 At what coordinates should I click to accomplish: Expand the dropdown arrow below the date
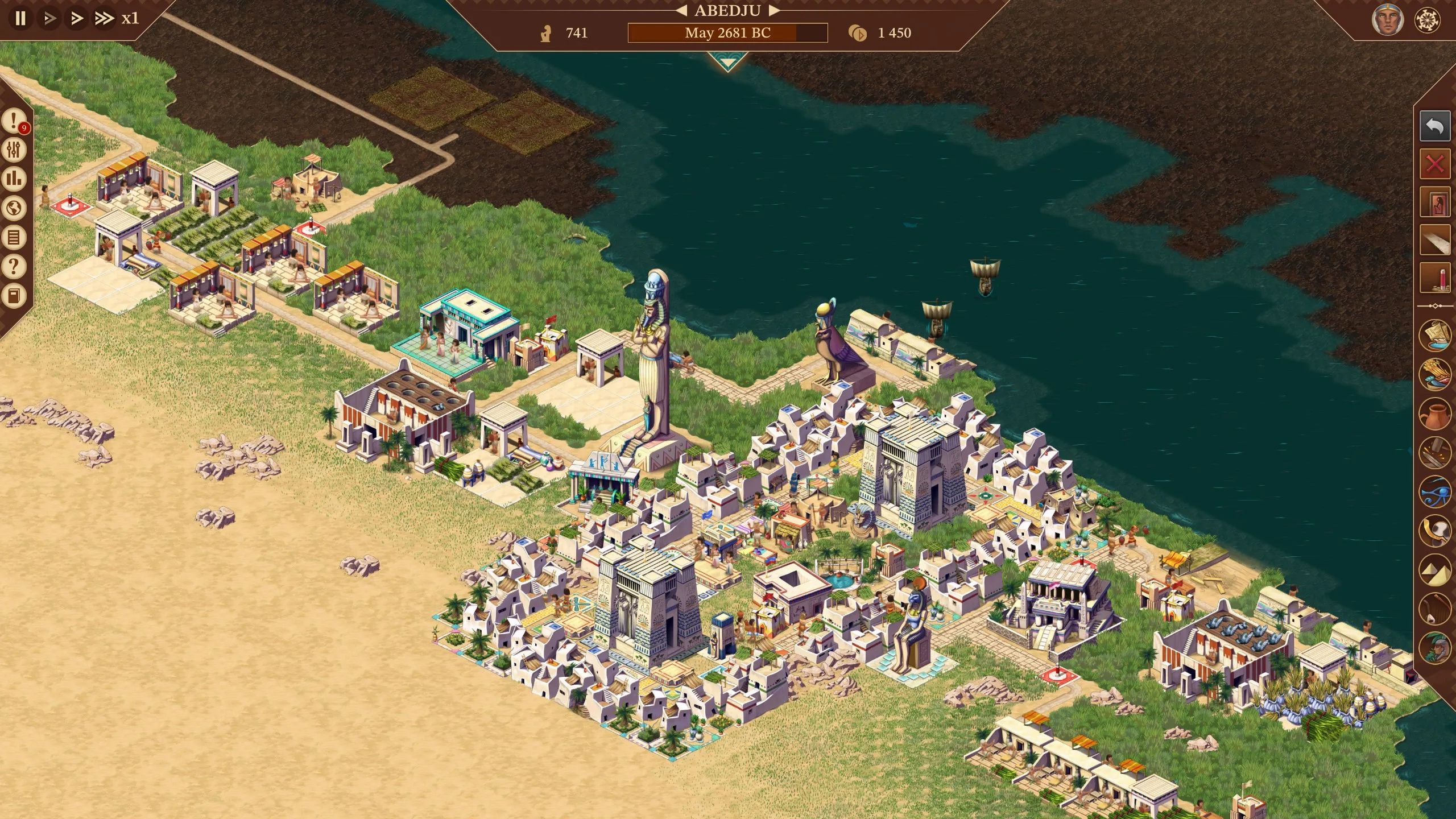point(727,61)
